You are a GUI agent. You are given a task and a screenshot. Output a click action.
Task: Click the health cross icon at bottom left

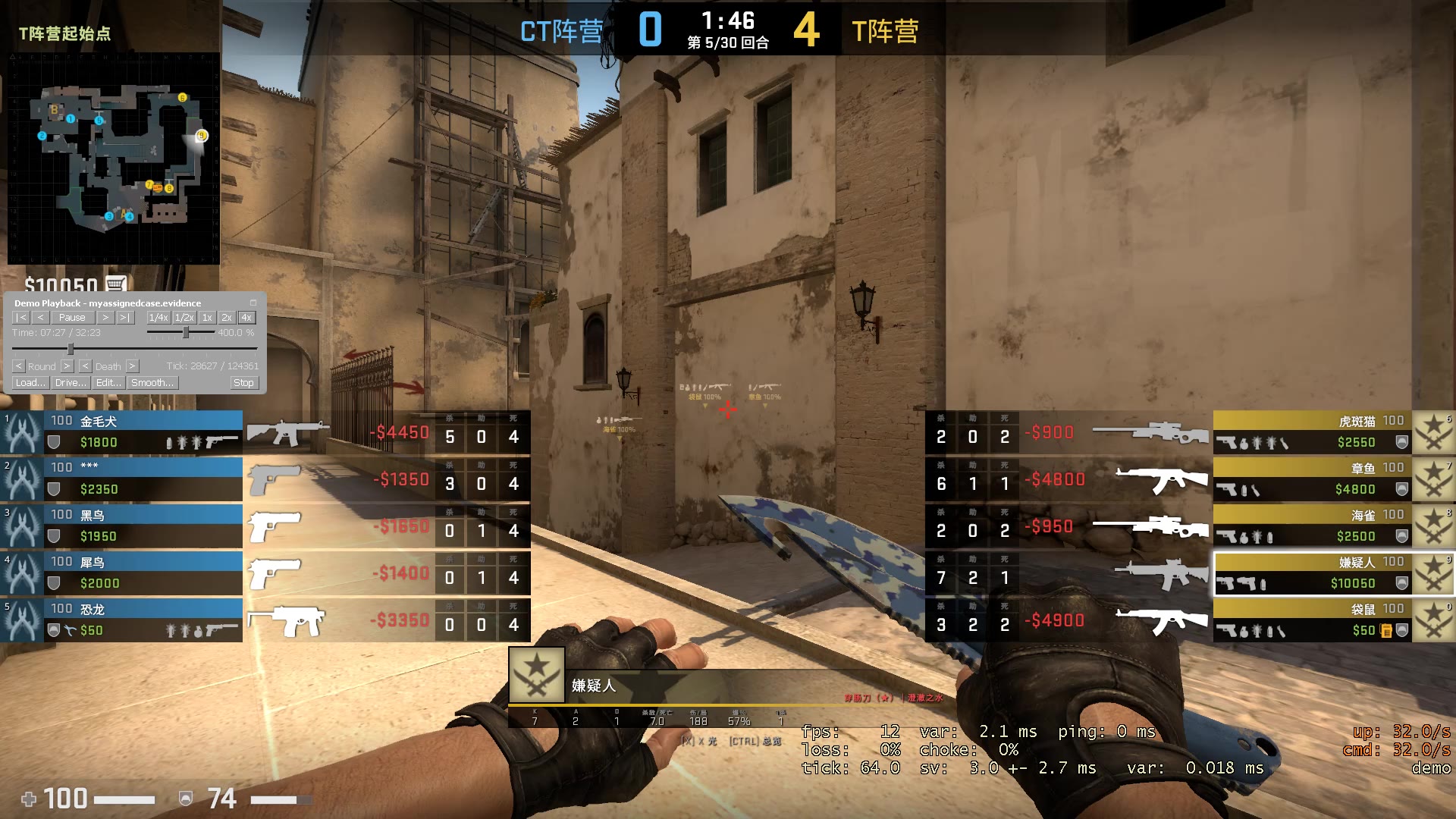[x=29, y=798]
